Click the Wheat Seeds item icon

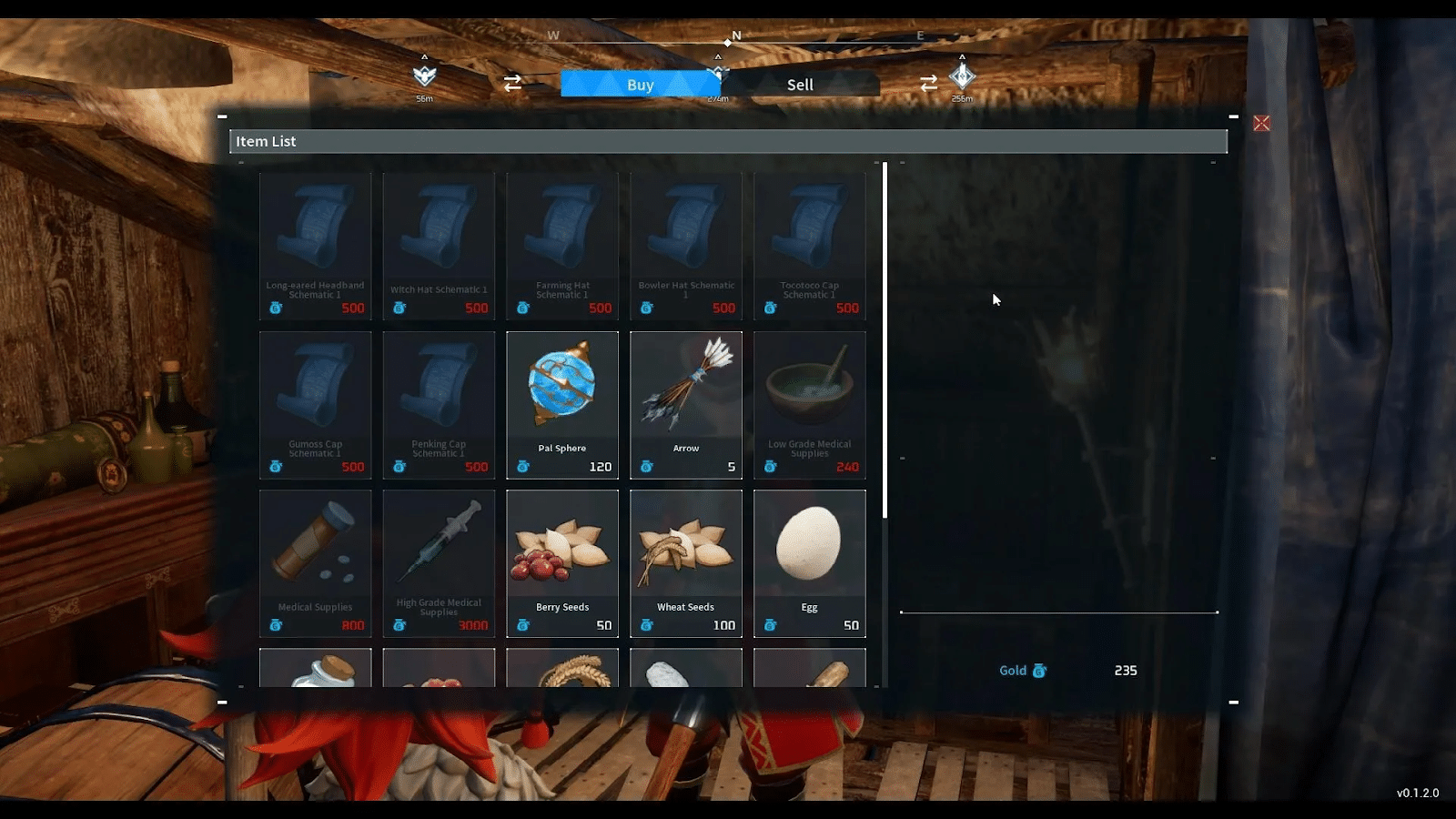click(685, 546)
